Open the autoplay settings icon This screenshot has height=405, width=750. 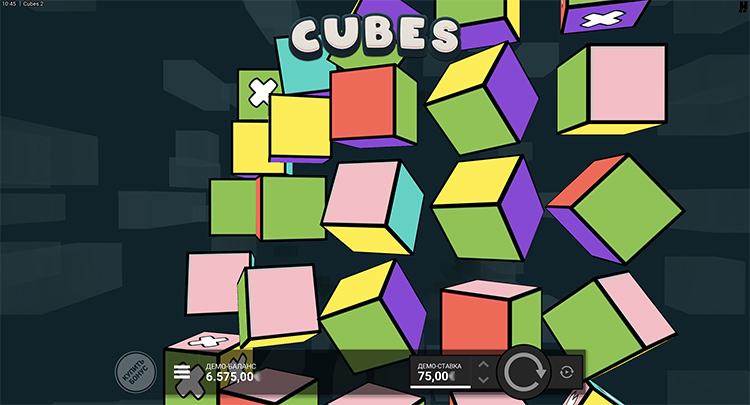tap(567, 372)
